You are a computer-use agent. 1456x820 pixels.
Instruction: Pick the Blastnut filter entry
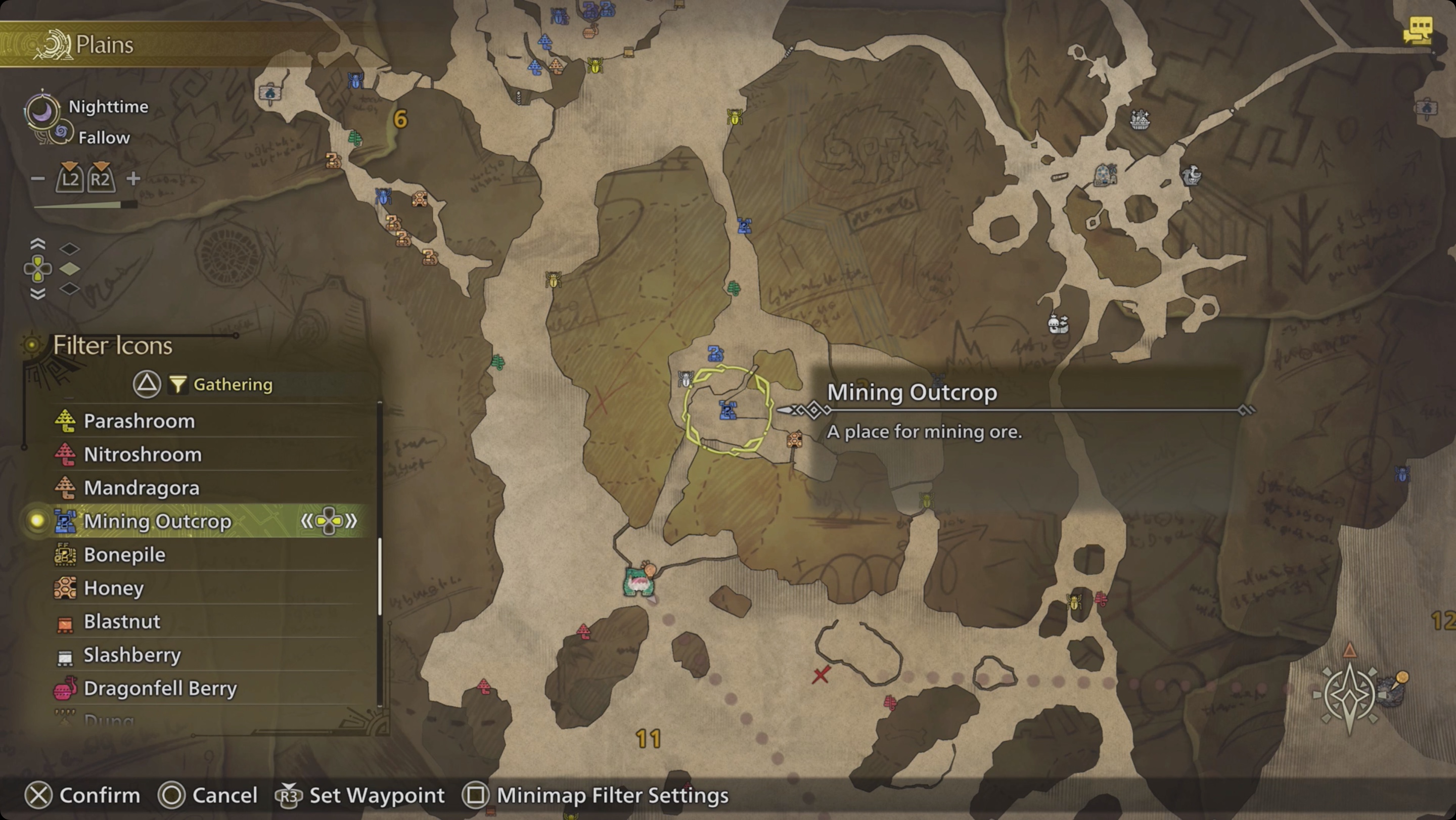pos(122,621)
